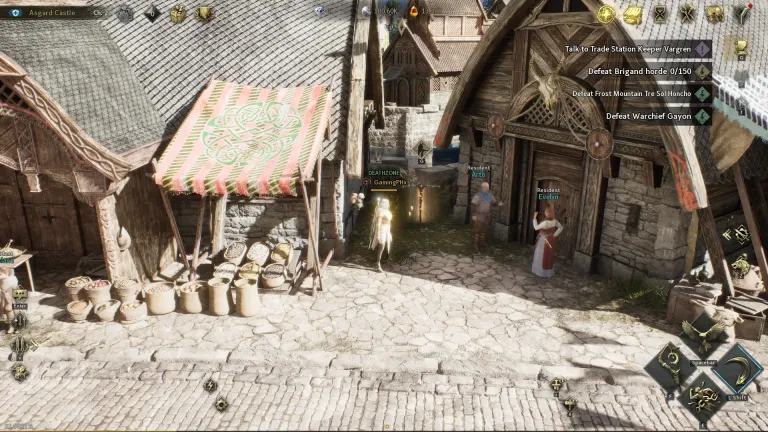This screenshot has height=432, width=768.
Task: Click the gold gift box icon
Action: pyautogui.click(x=177, y=14)
